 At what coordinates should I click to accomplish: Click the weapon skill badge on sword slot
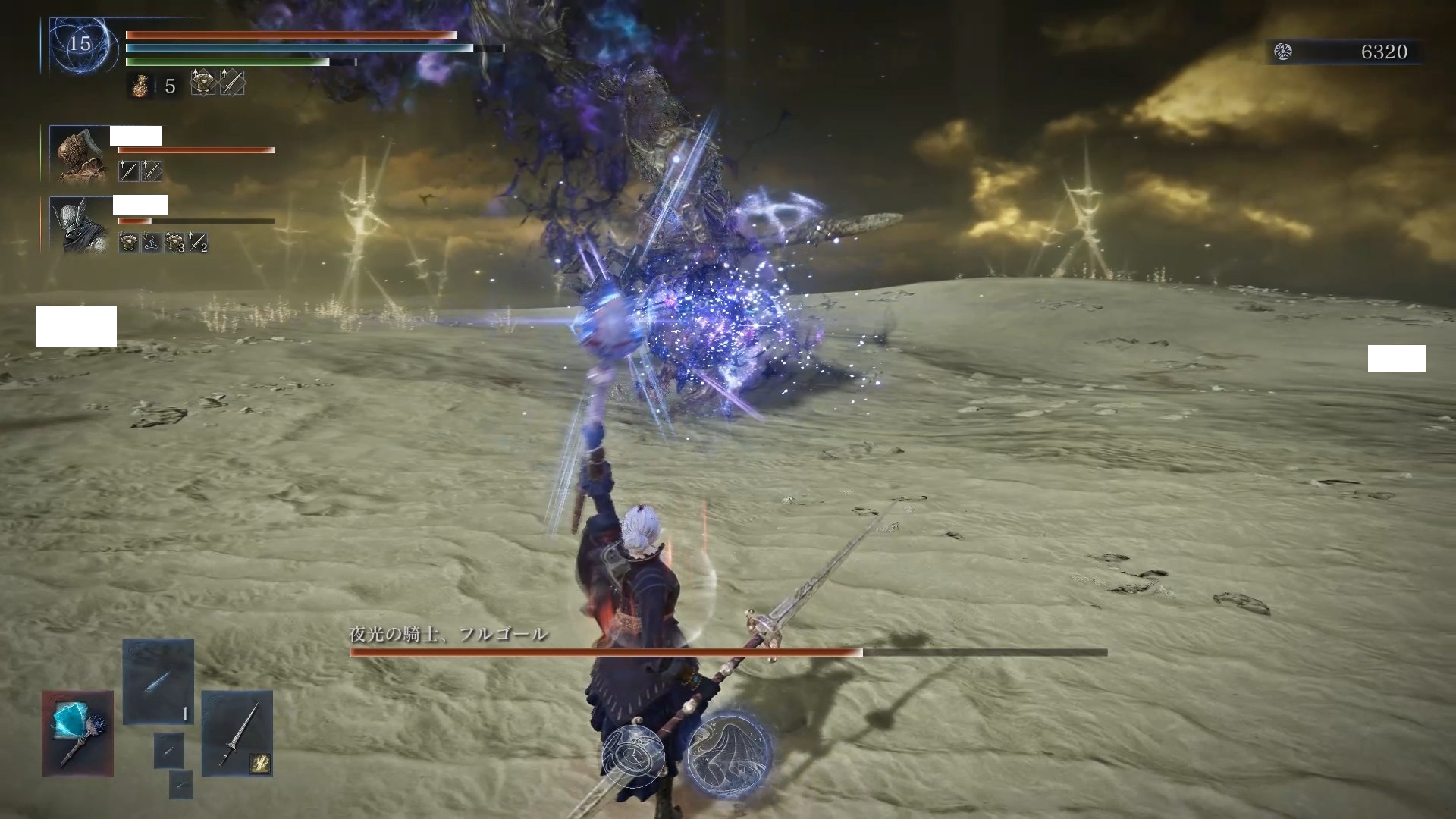[x=259, y=764]
